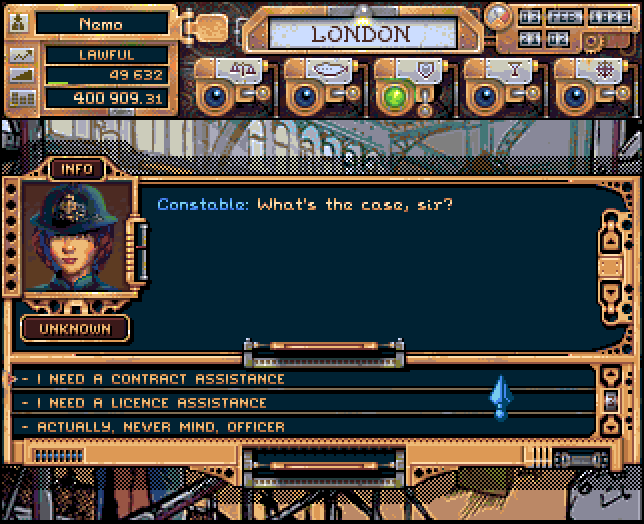The image size is (644, 524).
Task: Open the Info tab above the portrait
Action: pyautogui.click(x=77, y=169)
